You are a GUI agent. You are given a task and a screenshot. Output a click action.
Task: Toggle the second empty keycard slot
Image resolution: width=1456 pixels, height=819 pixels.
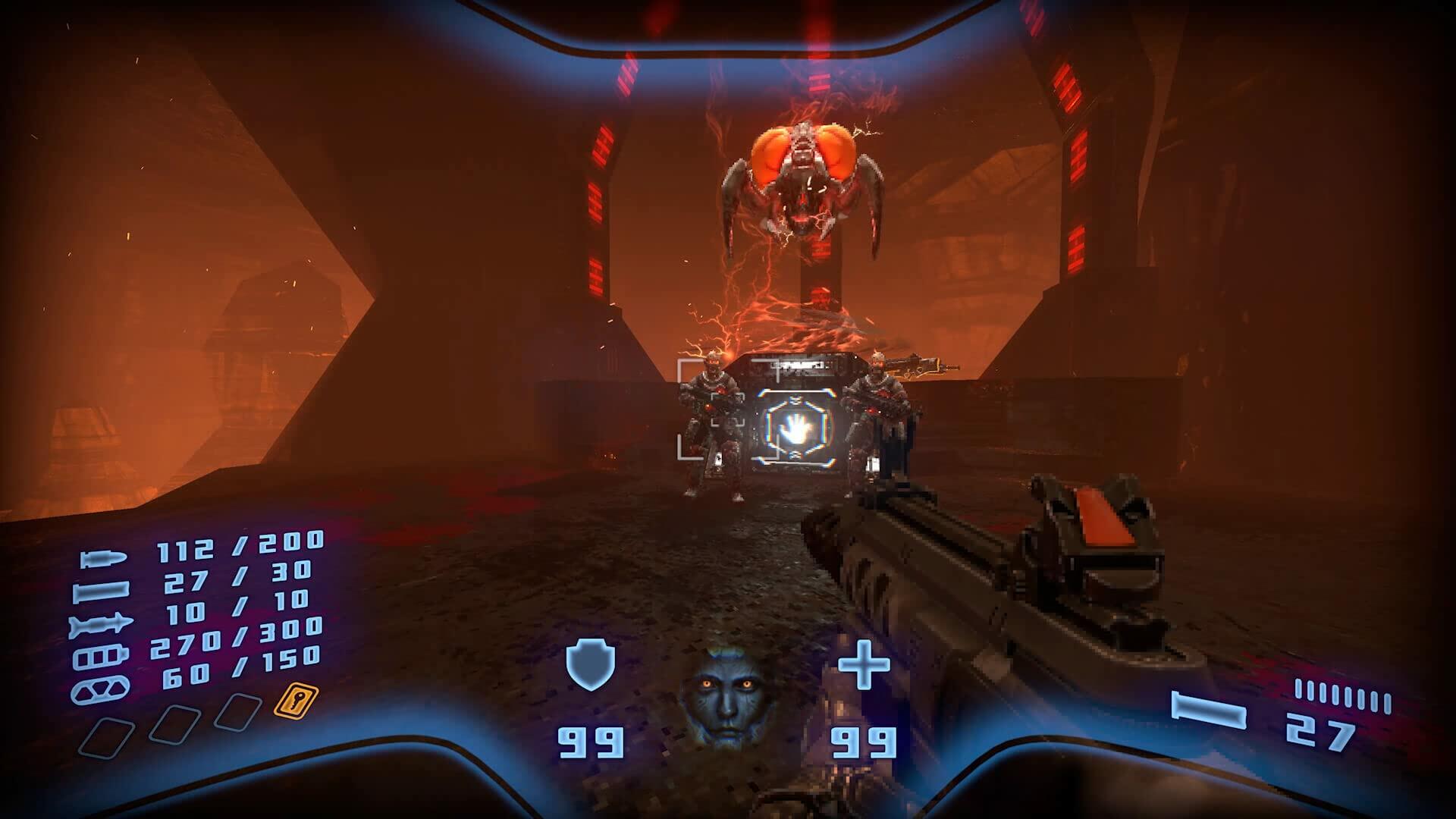175,723
